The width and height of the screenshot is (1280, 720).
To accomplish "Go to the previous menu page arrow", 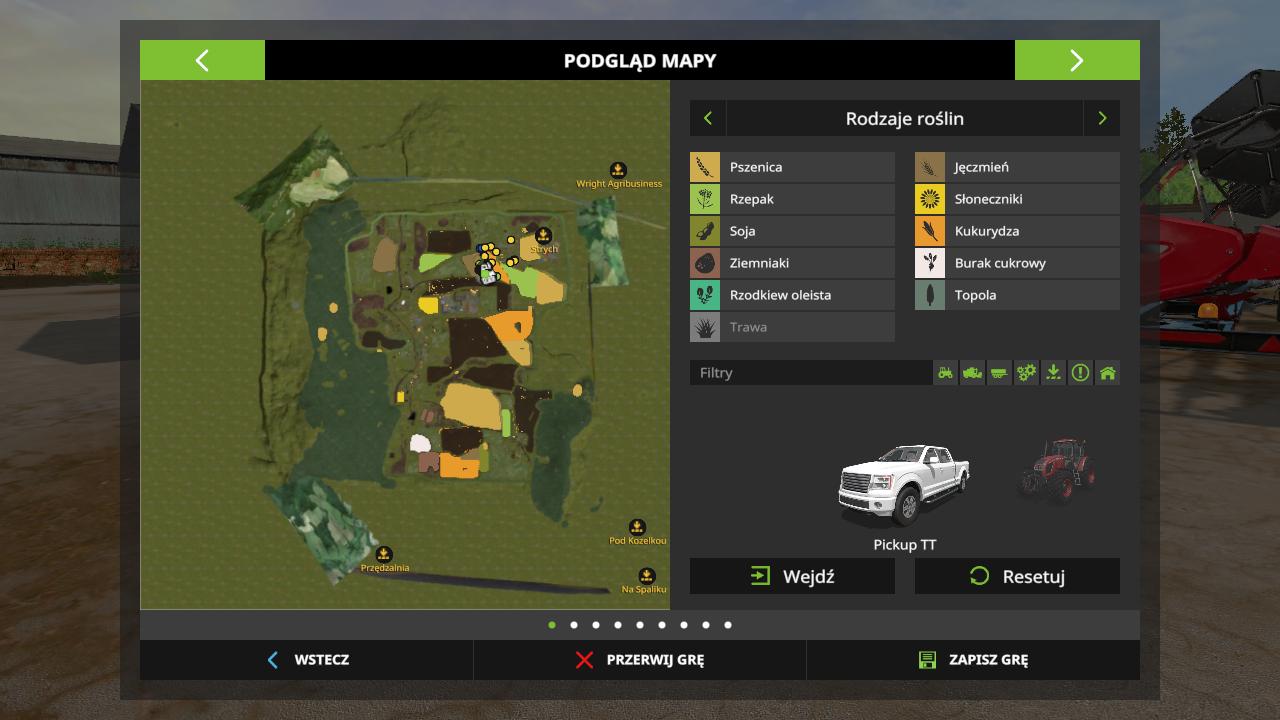I will coord(202,60).
